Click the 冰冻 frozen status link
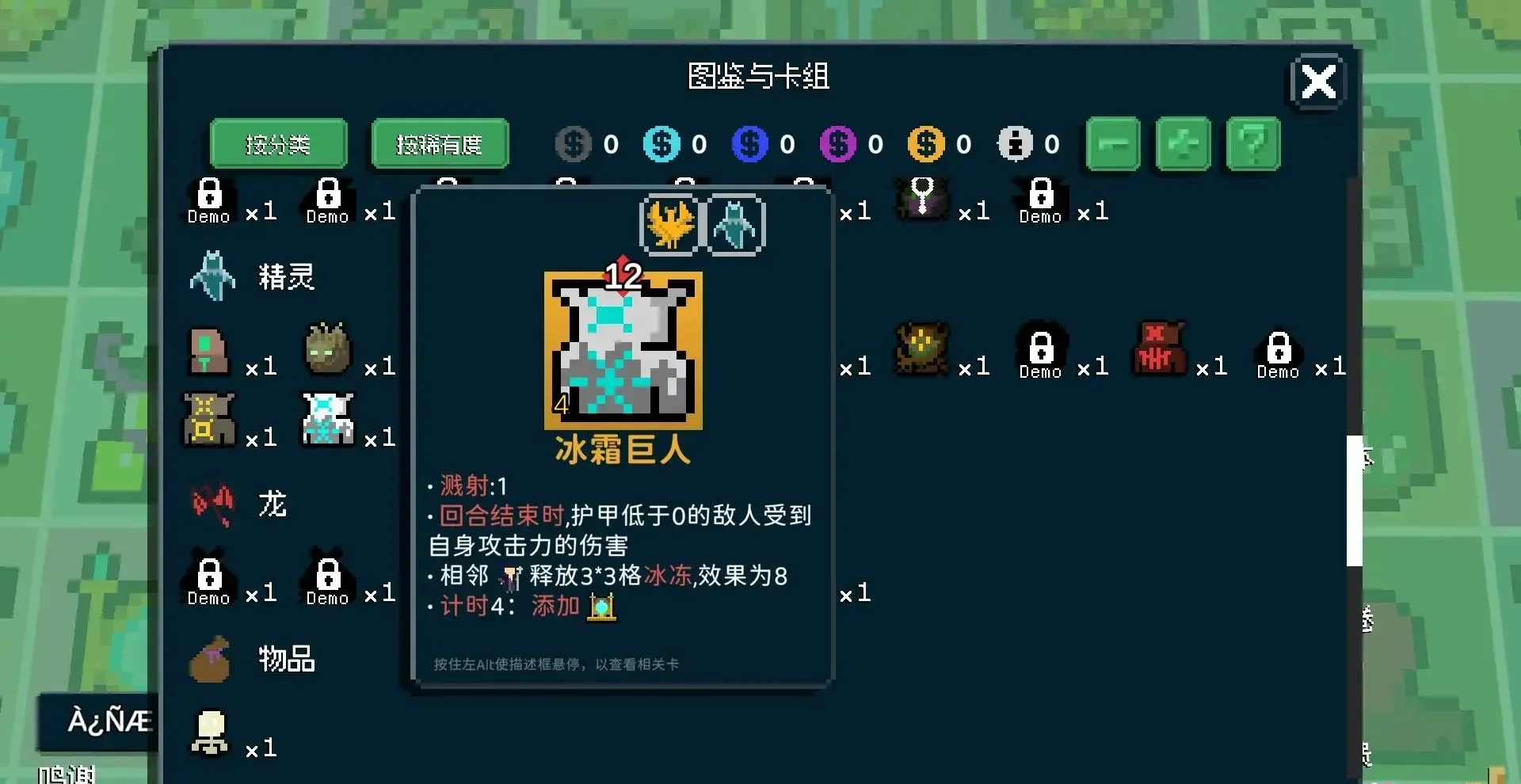Image resolution: width=1521 pixels, height=784 pixels. pos(668,576)
